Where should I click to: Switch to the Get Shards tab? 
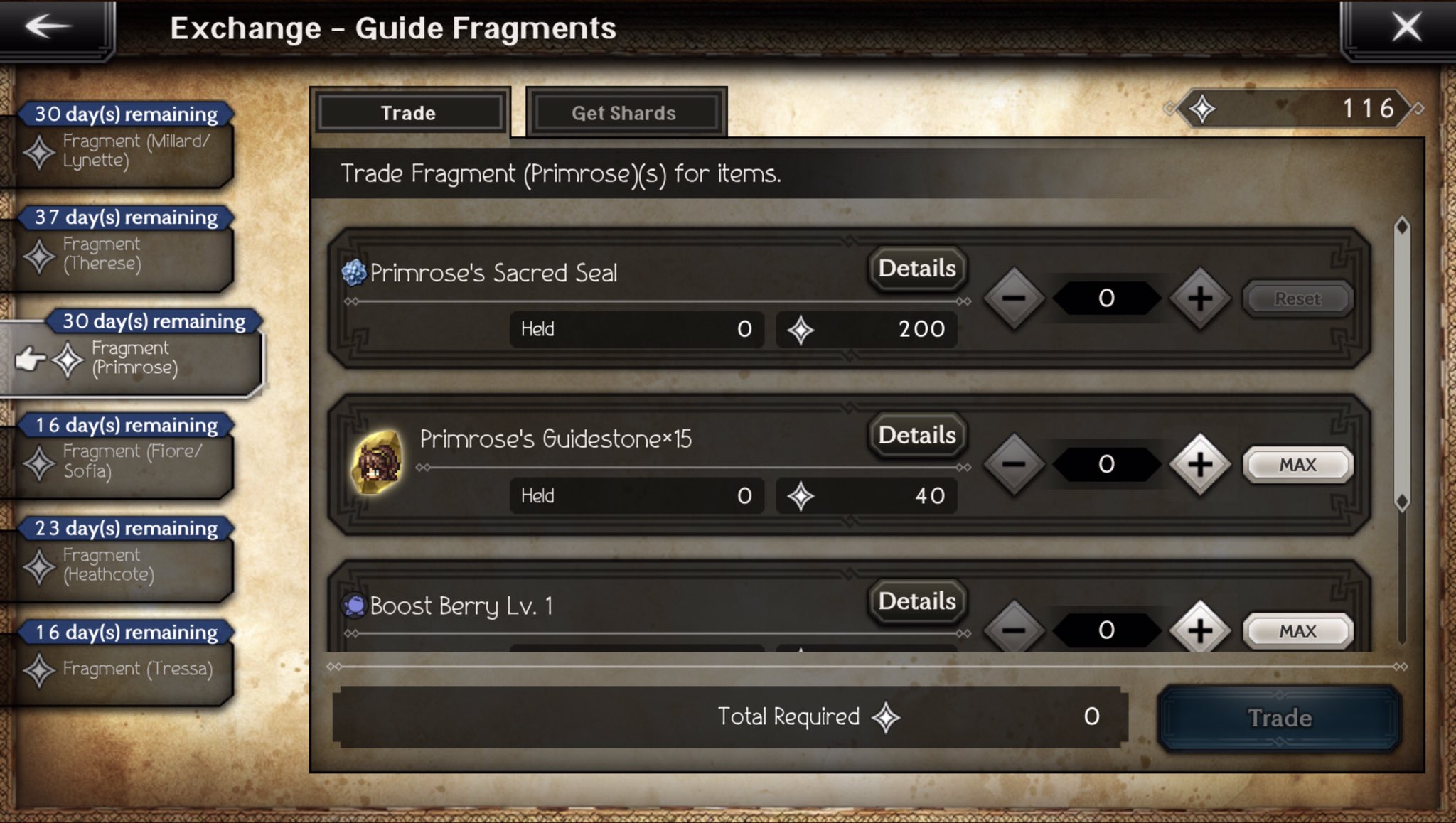tap(624, 112)
